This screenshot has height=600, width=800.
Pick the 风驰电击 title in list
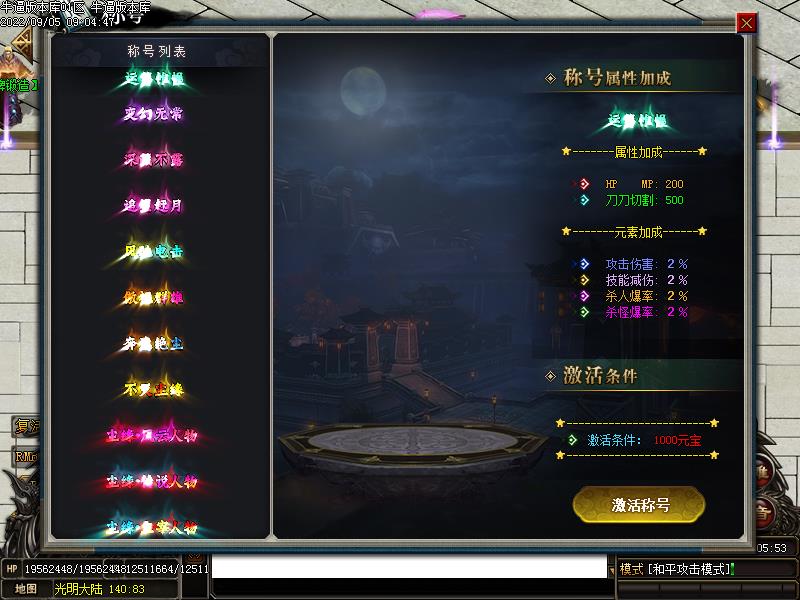(x=153, y=252)
